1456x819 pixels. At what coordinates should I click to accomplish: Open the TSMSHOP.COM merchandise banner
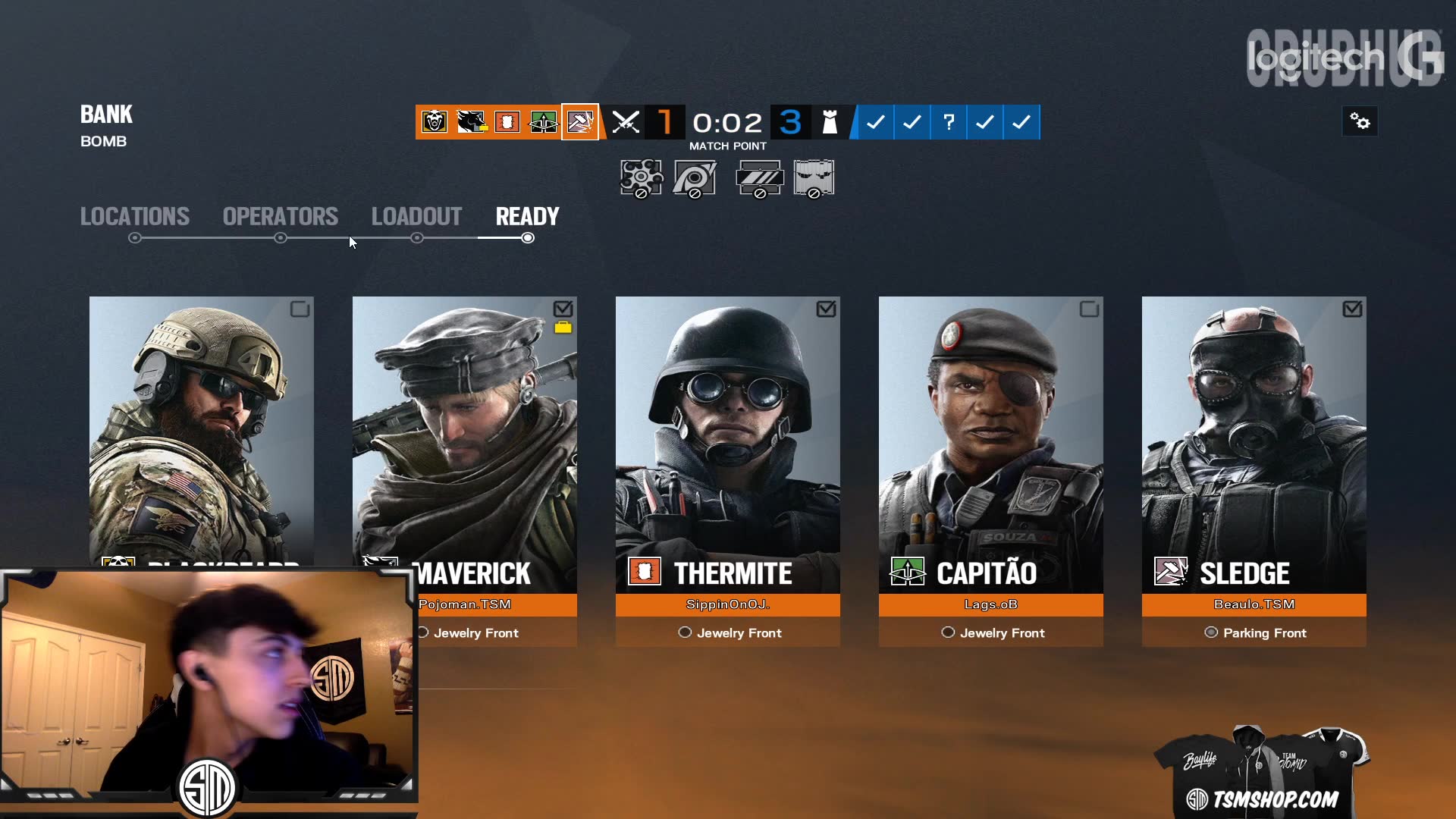pyautogui.click(x=1262, y=770)
